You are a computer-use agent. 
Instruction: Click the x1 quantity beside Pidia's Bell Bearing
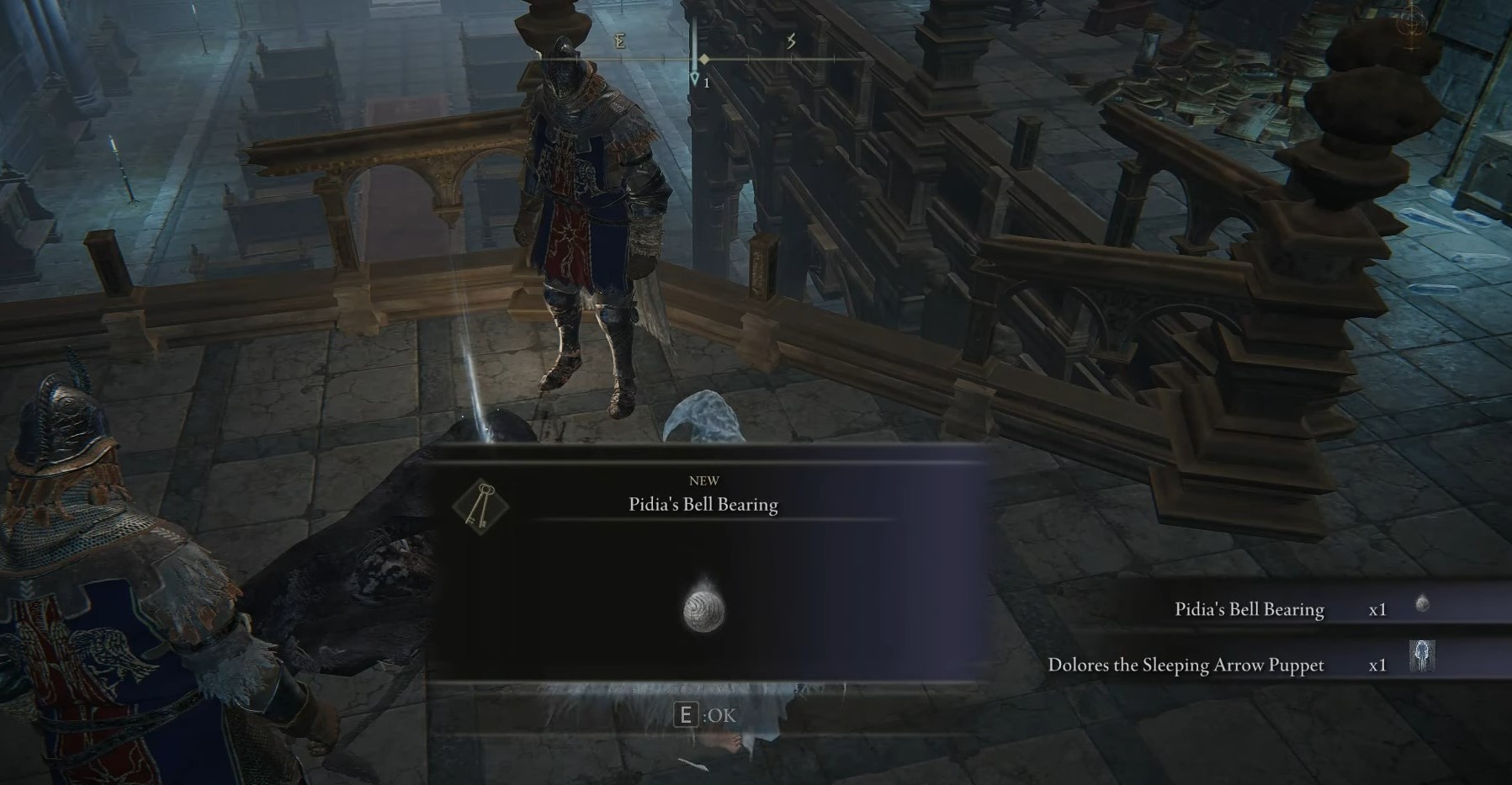[1378, 608]
